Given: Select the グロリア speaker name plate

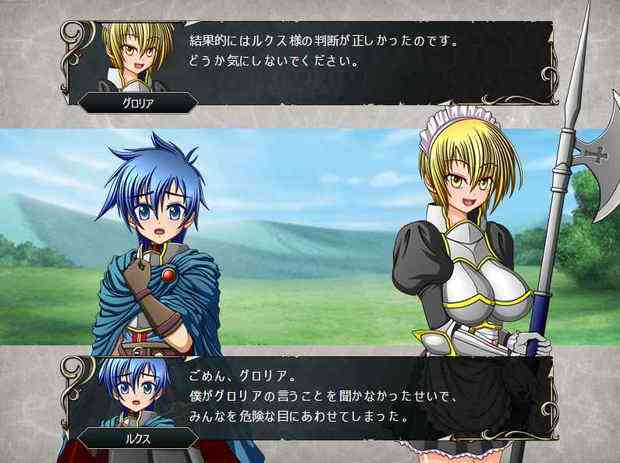Looking at the screenshot, I should (x=127, y=102).
